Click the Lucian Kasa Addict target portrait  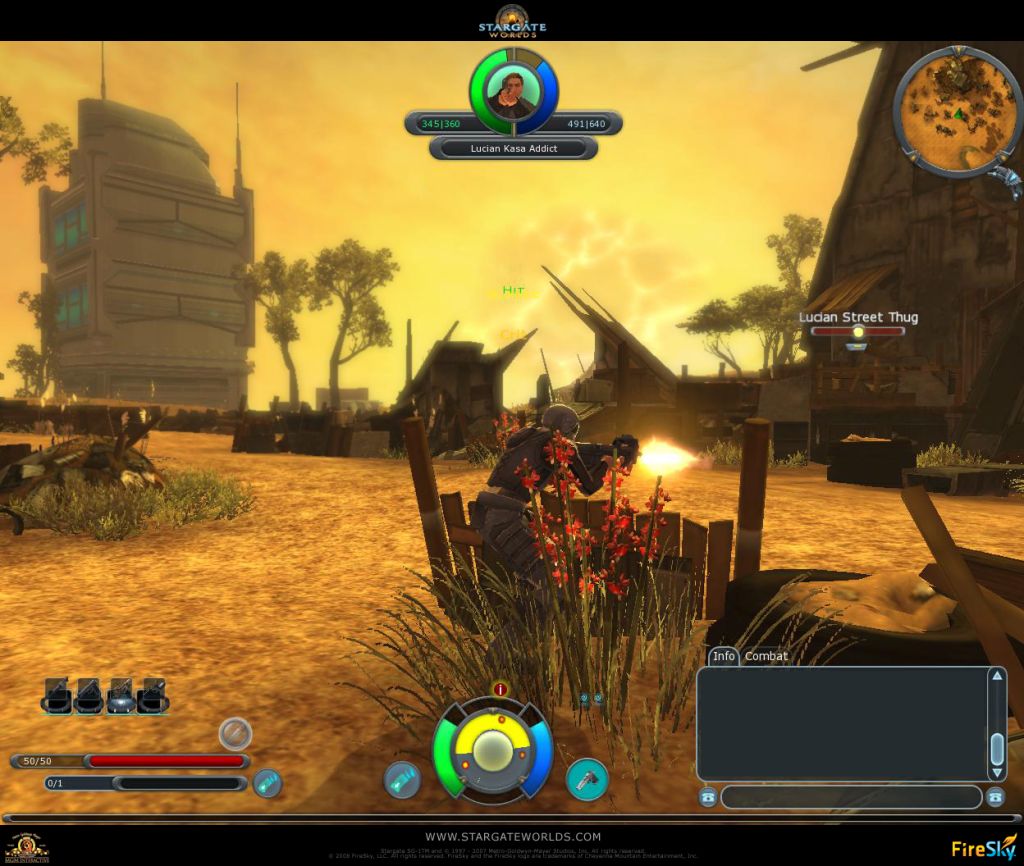513,92
